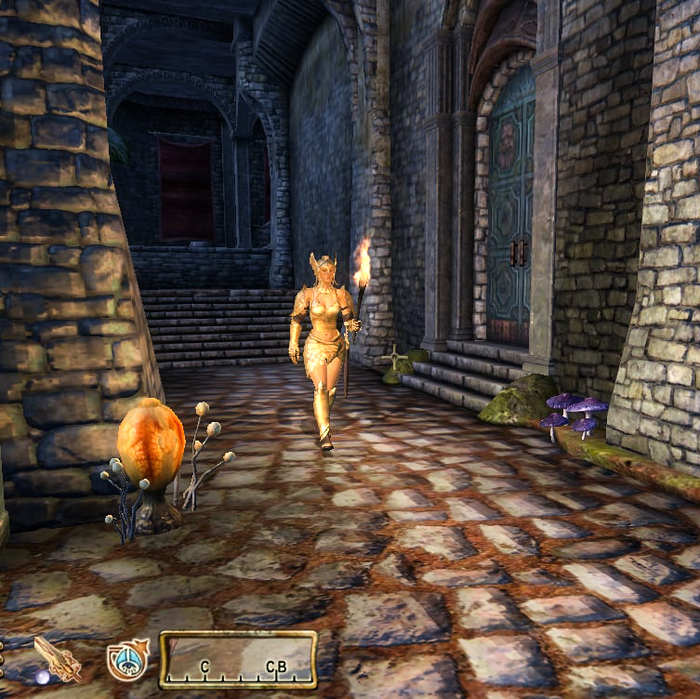700x699 pixels.
Task: Click the equipped sword weapon icon
Action: coord(57,658)
